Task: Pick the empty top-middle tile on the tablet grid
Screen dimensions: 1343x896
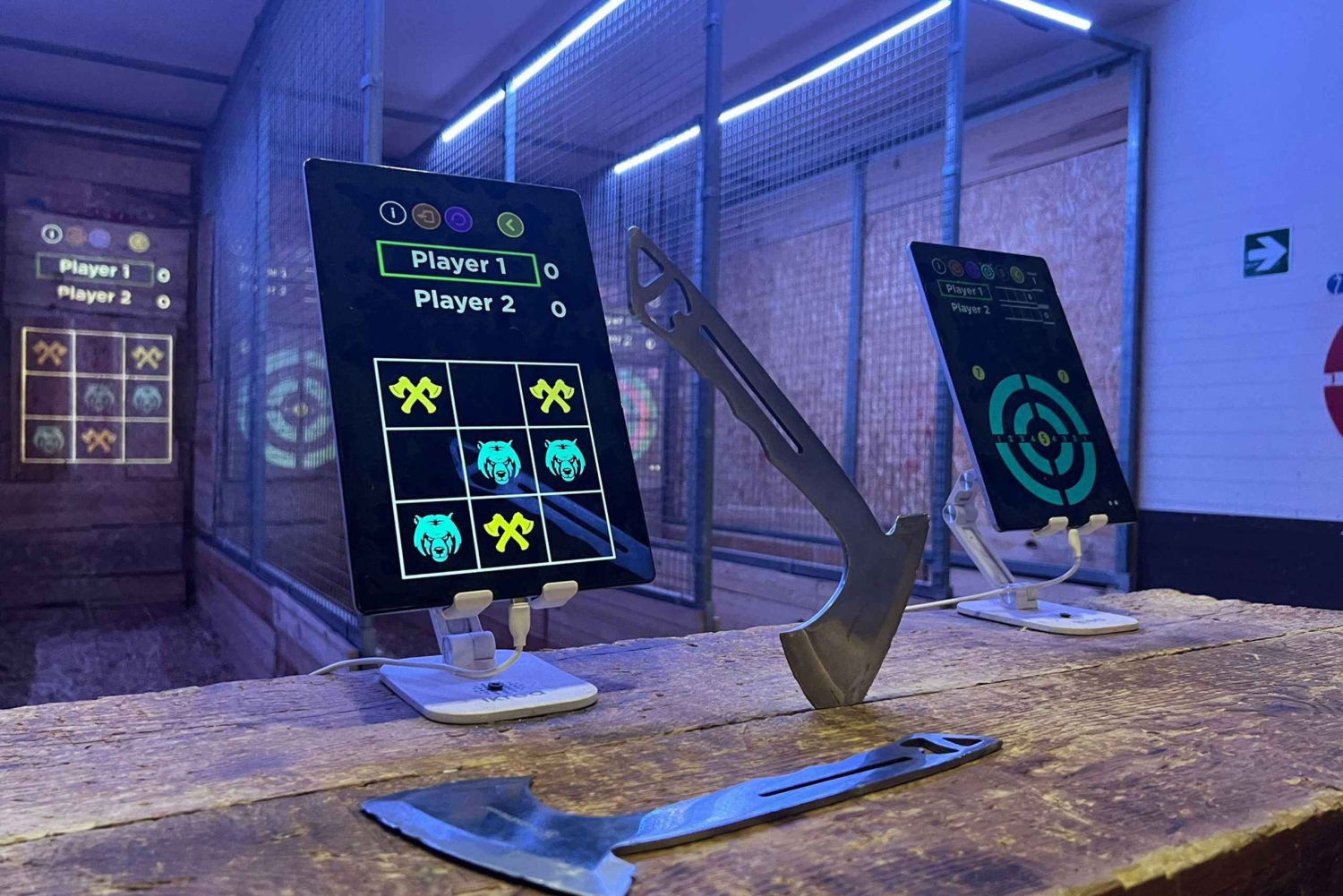Action: coord(484,394)
